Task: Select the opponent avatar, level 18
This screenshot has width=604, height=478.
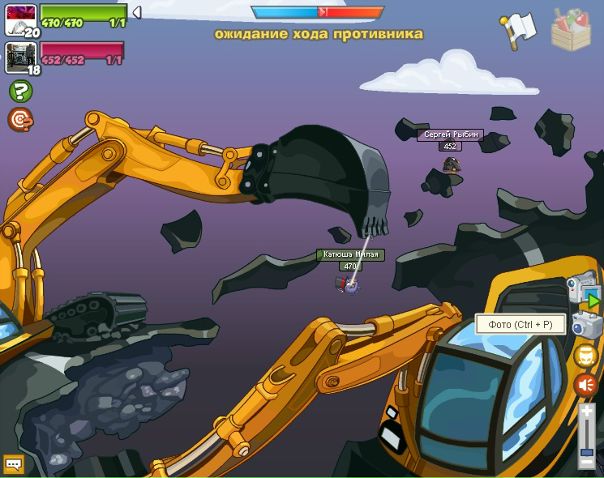Action: (21, 56)
